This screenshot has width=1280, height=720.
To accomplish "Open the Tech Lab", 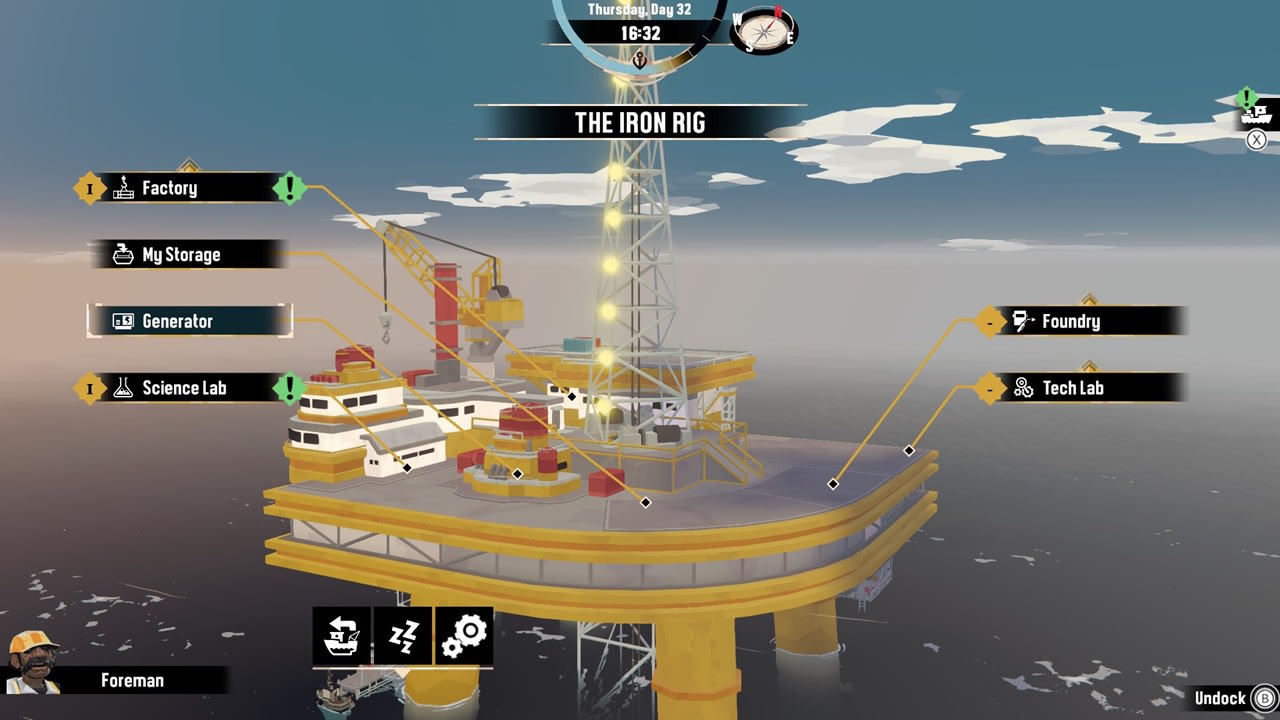I will (x=1076, y=388).
